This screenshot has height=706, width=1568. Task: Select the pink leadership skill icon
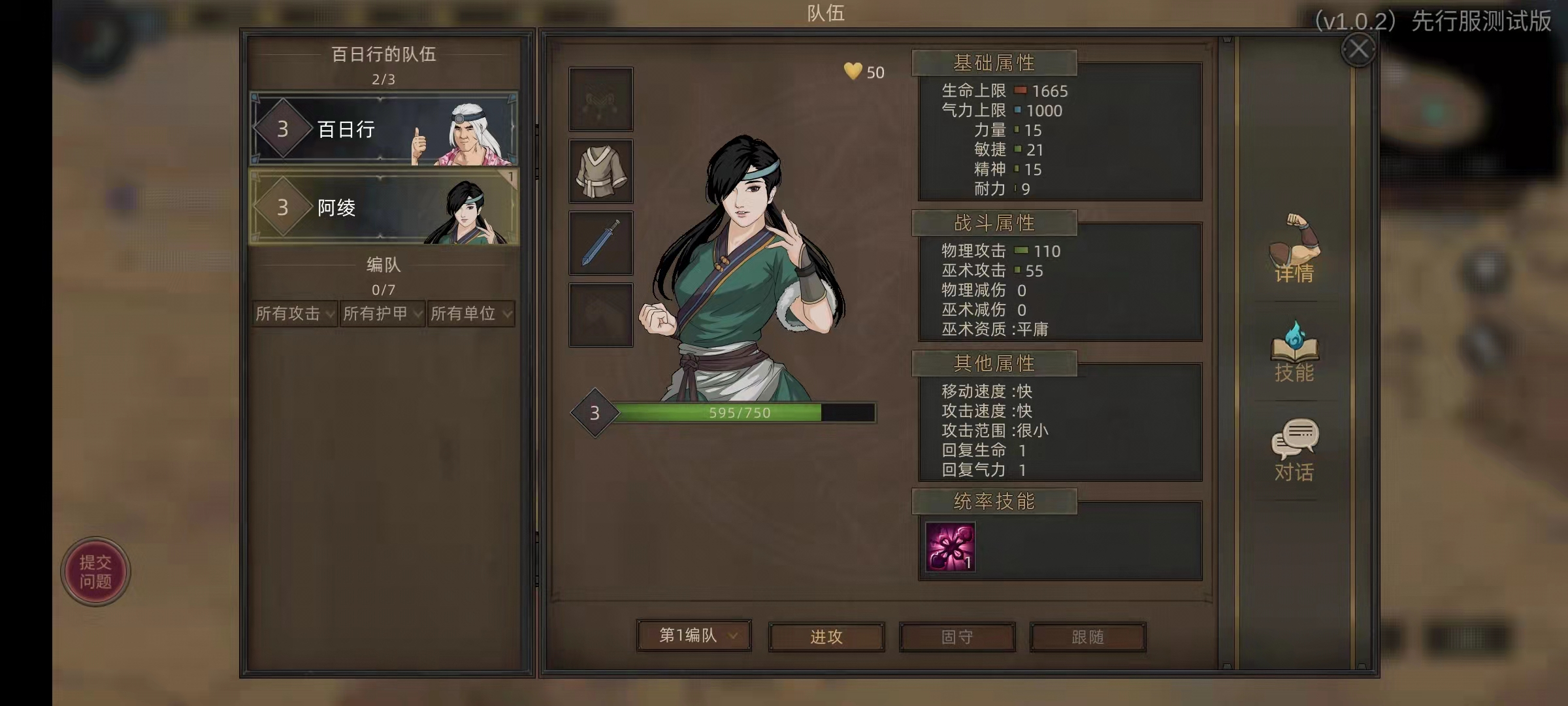pyautogui.click(x=950, y=546)
